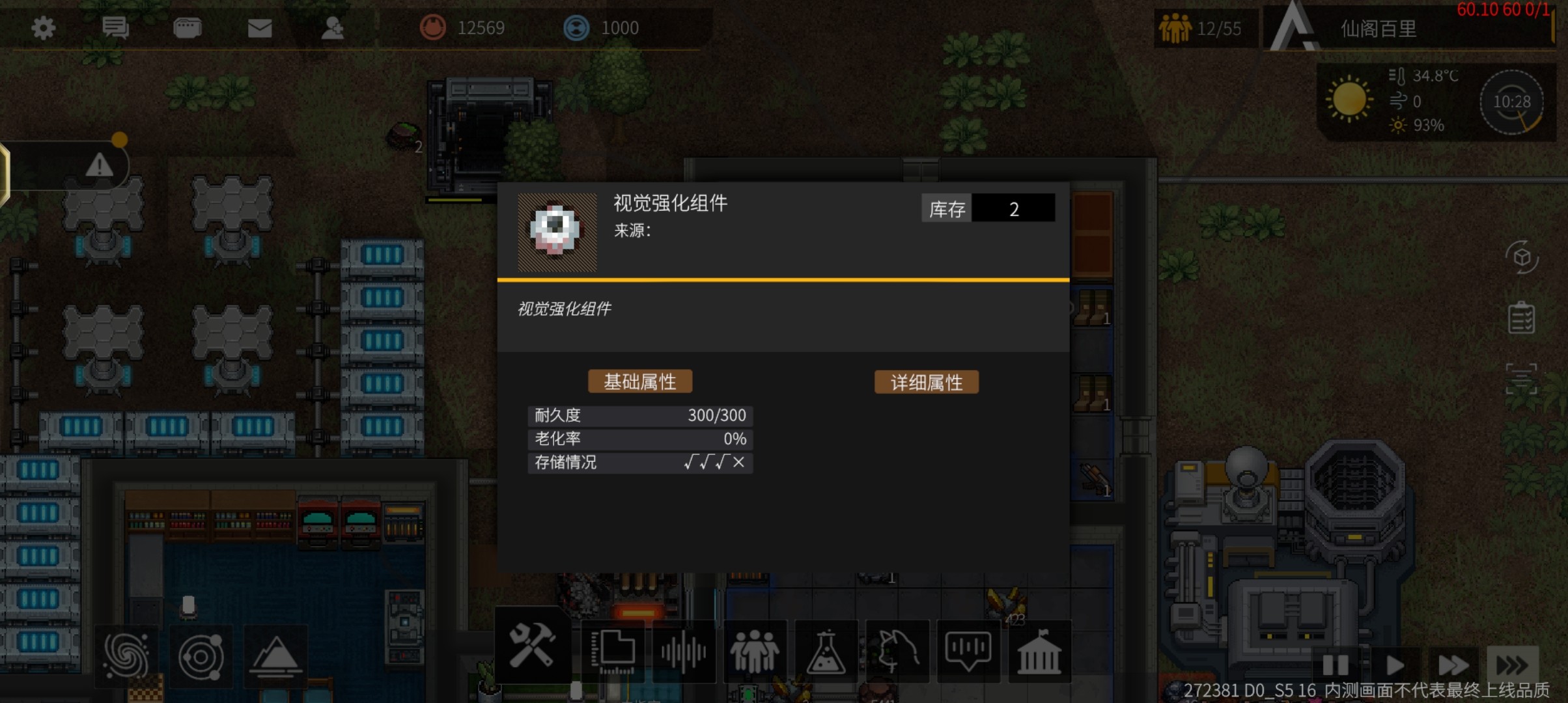
Task: Open the research flask menu
Action: pos(826,651)
